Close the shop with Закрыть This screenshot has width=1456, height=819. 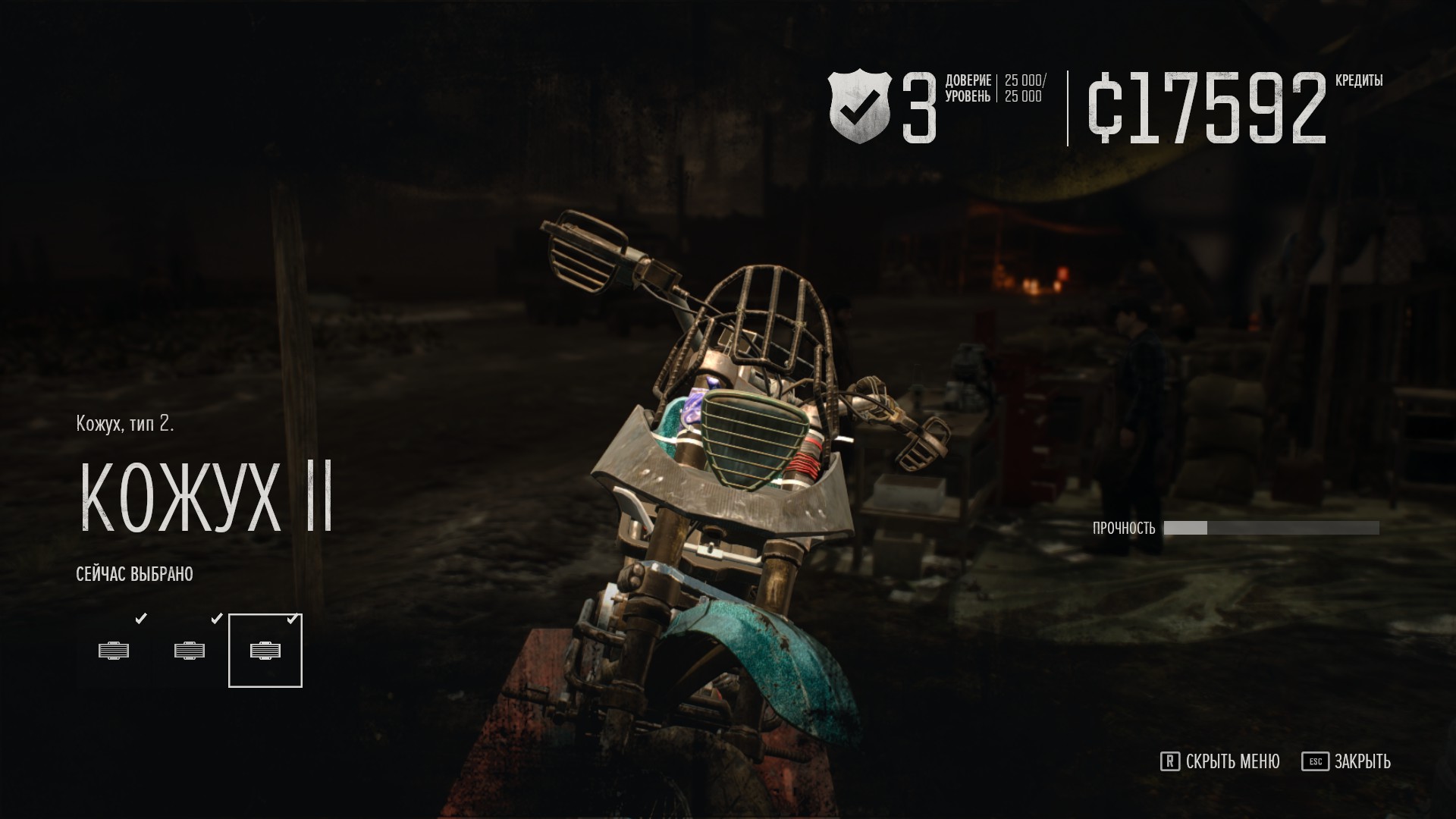(1347, 761)
